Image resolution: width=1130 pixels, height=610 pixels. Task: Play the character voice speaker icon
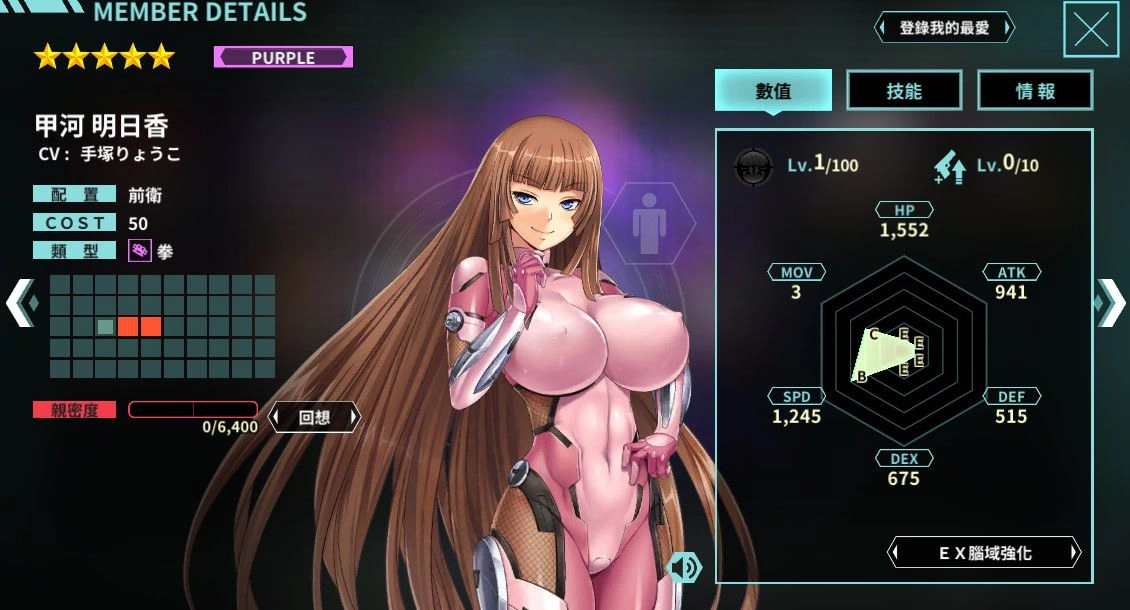pyautogui.click(x=684, y=568)
